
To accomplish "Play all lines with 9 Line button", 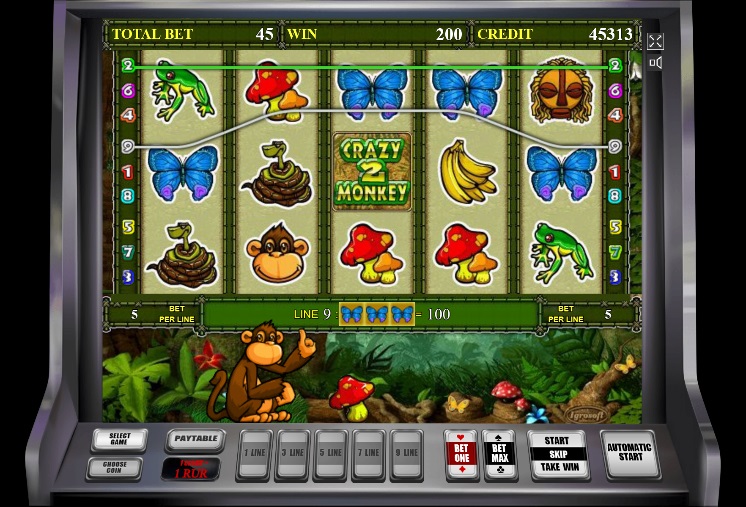I will [x=406, y=454].
